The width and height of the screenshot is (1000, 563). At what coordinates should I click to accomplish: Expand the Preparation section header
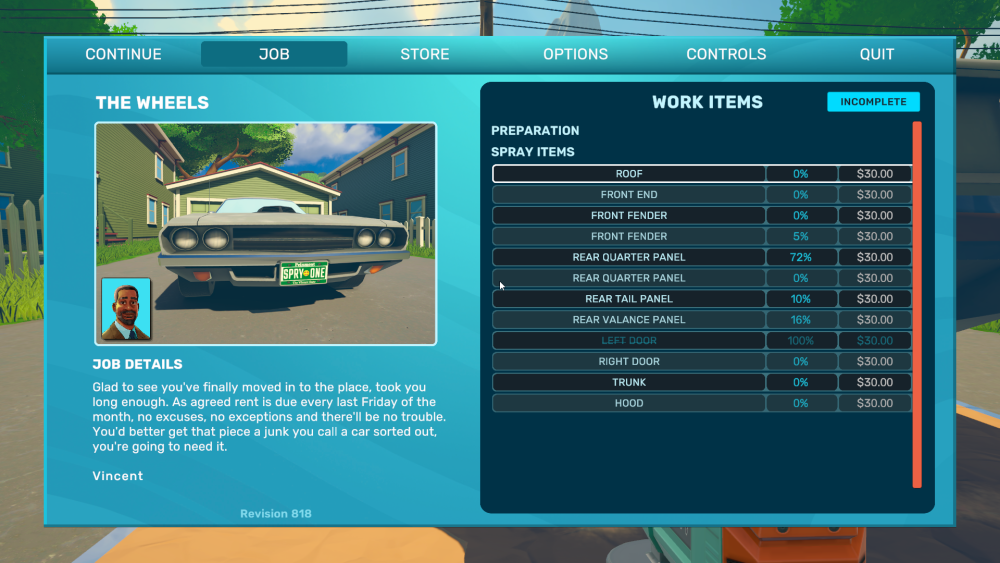[x=535, y=131]
